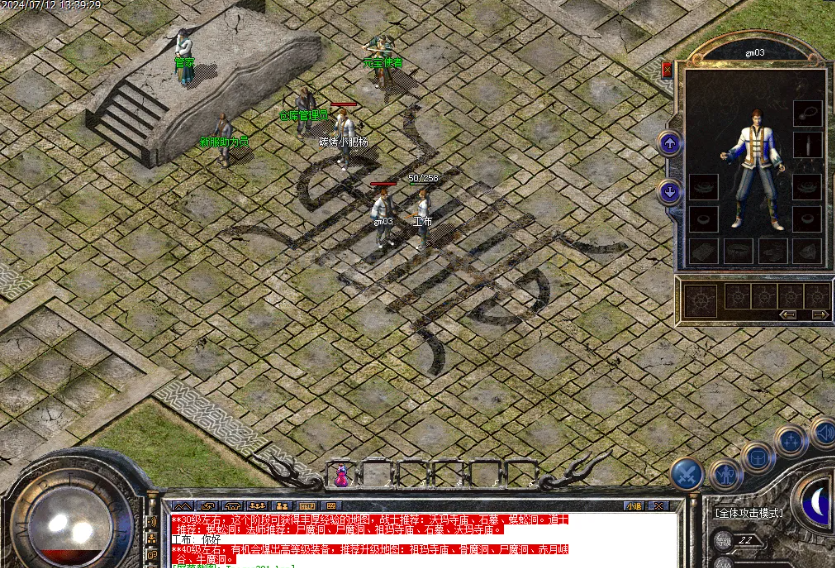
Task: Click the up arrow beside the character panel
Action: (670, 143)
